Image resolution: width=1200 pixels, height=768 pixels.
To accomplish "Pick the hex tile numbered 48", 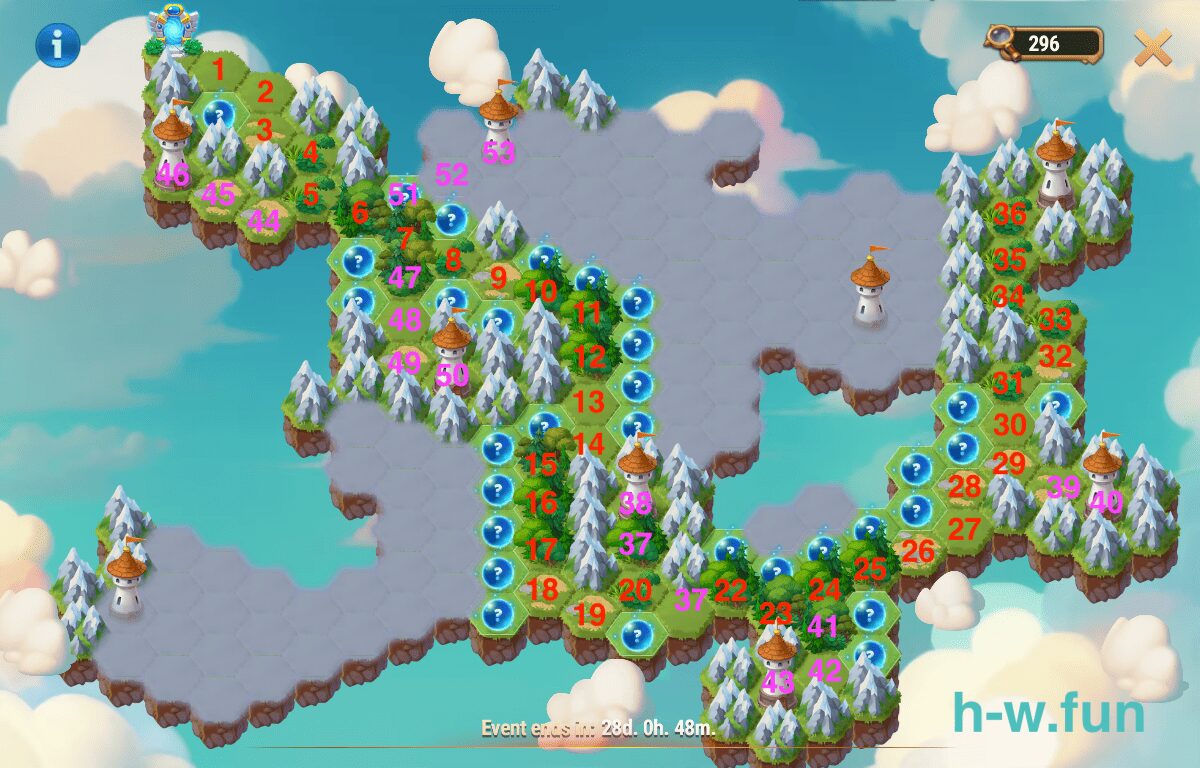I will click(405, 320).
